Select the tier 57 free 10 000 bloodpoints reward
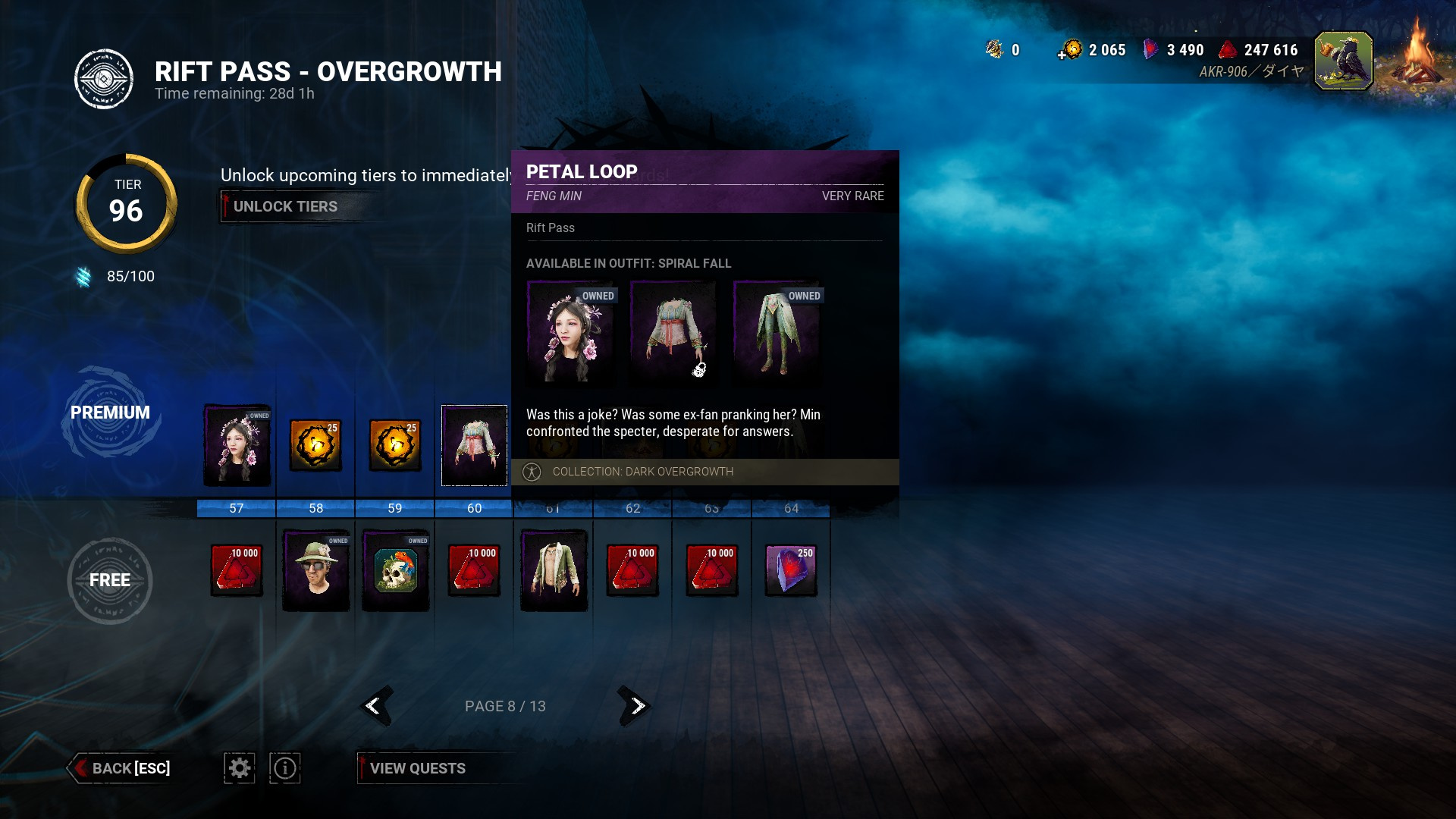This screenshot has height=819, width=1456. (237, 570)
